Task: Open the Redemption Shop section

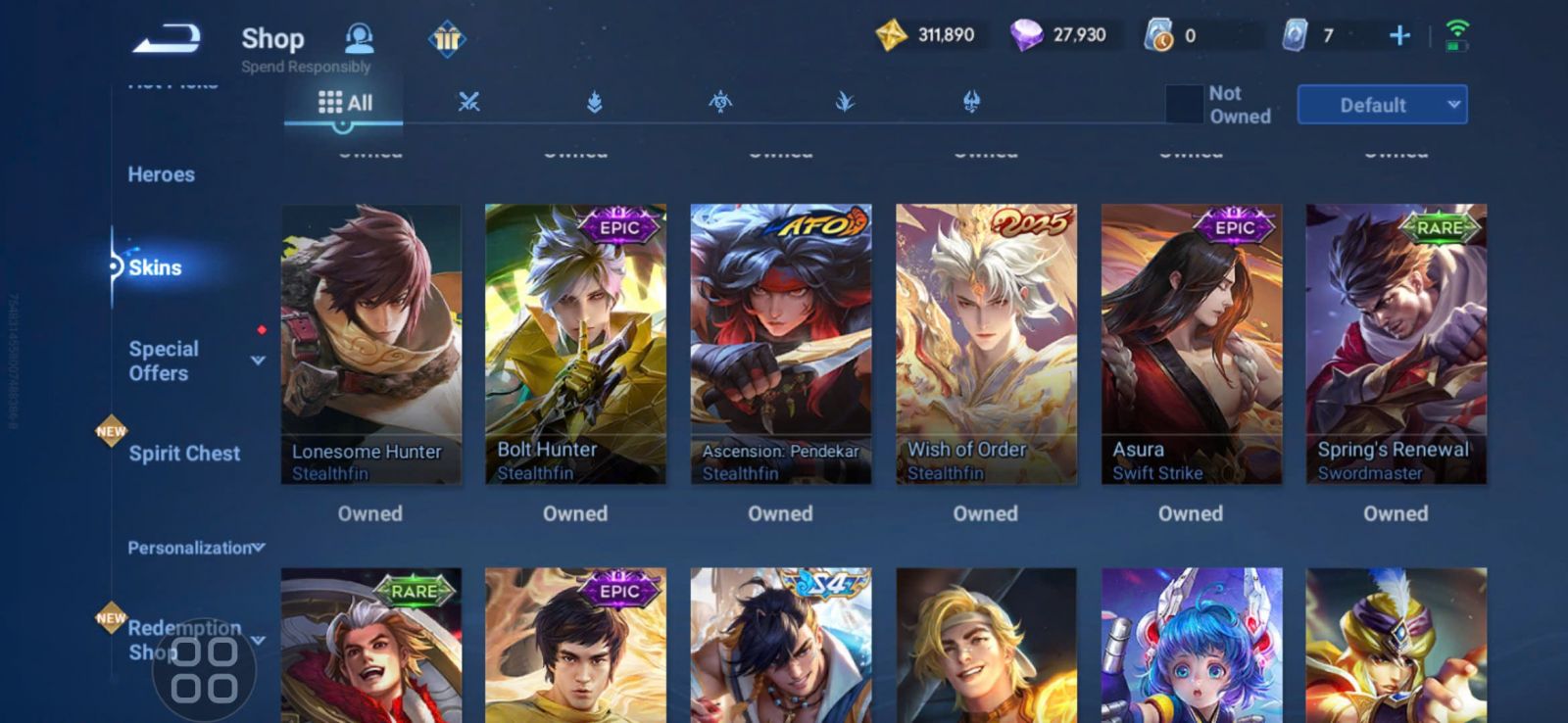Action: point(184,639)
